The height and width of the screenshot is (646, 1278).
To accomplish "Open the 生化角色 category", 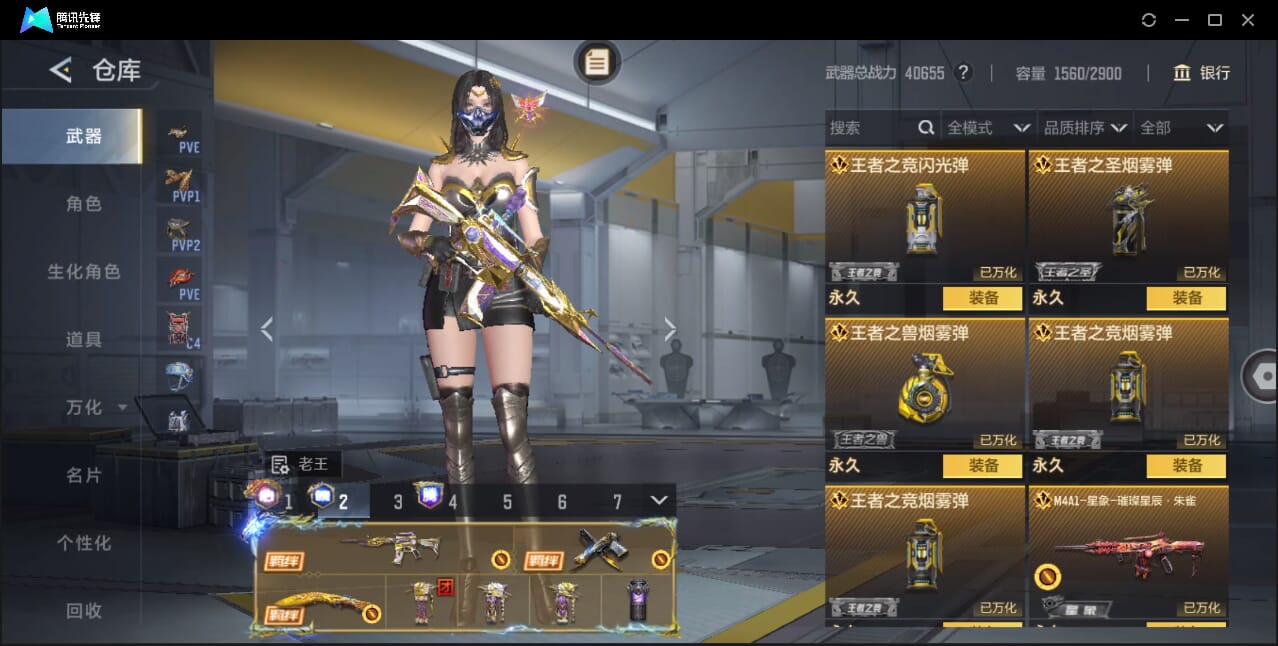I will (x=84, y=272).
